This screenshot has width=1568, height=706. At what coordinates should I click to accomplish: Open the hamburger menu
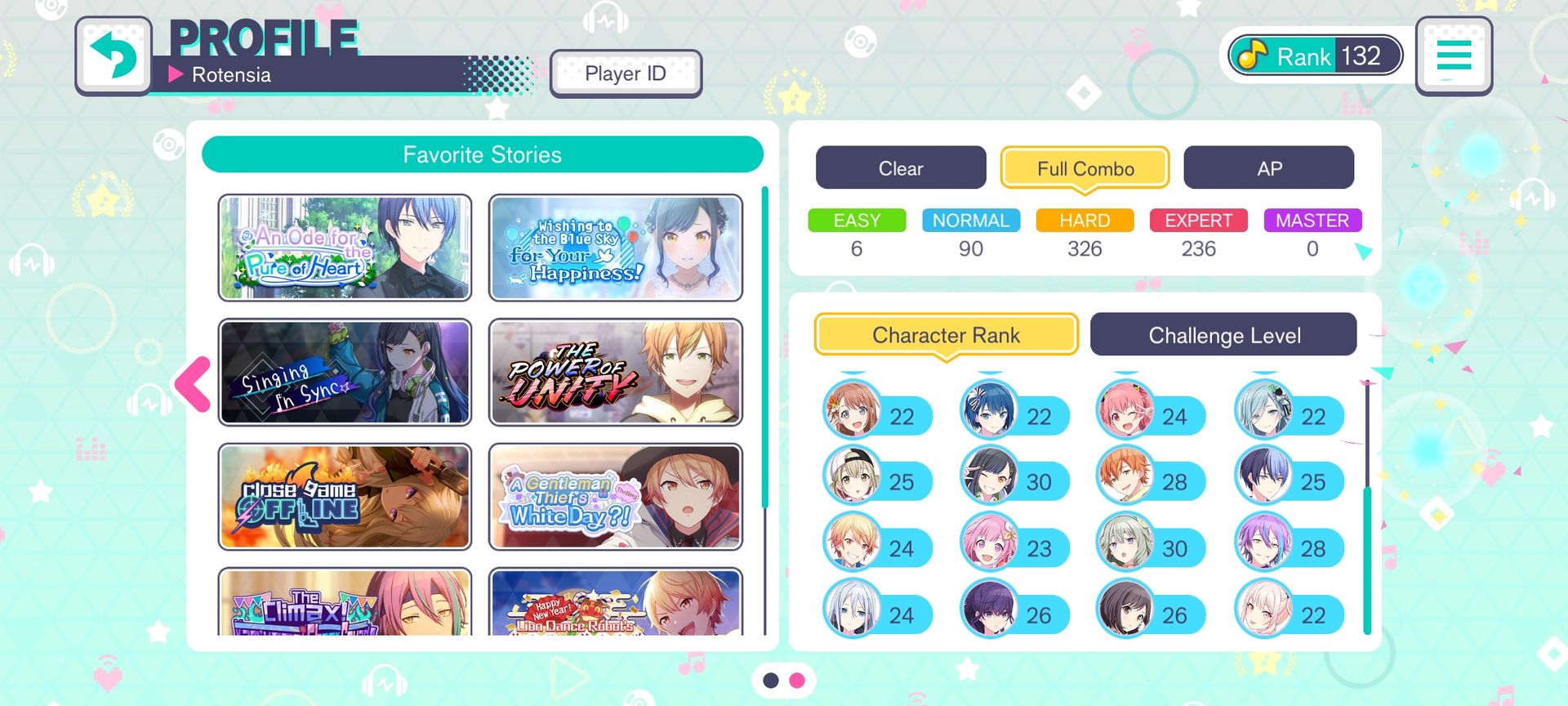(x=1453, y=56)
